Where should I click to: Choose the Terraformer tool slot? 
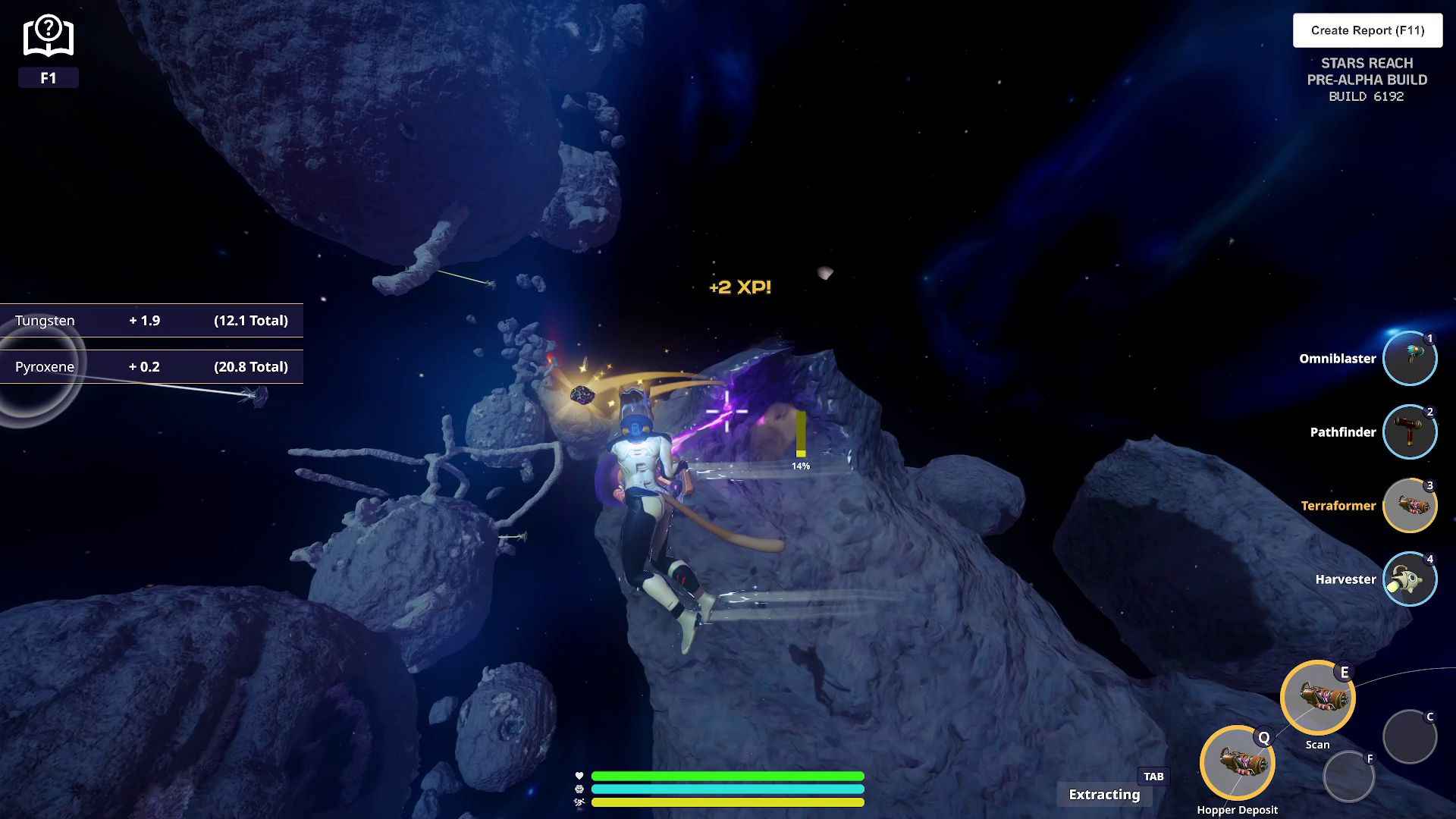coord(1409,506)
